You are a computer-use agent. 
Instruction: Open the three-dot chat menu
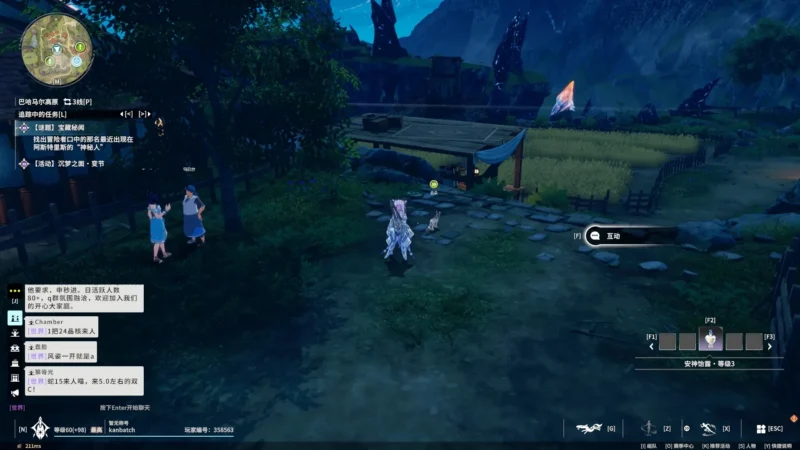(x=15, y=290)
